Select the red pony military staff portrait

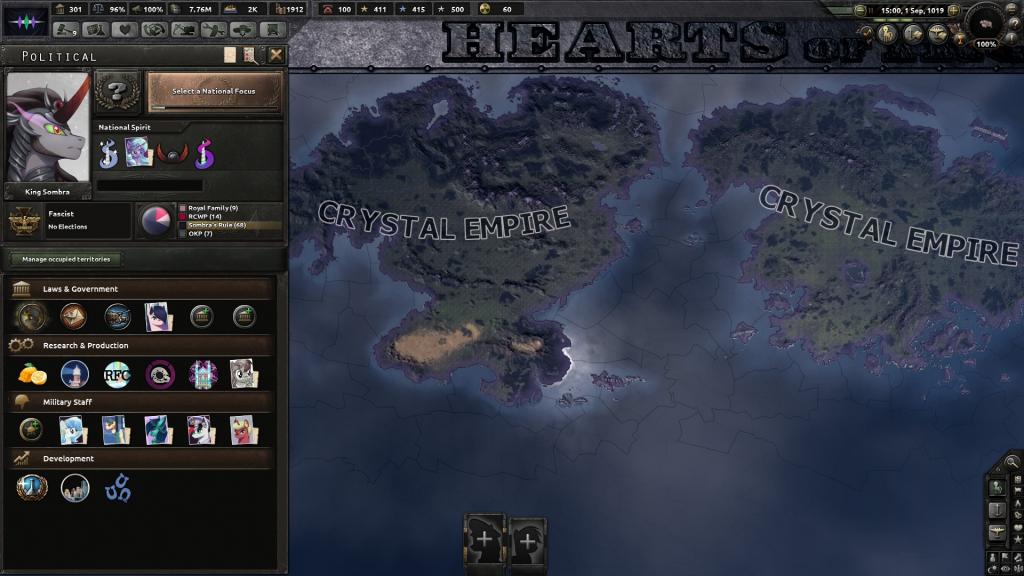click(245, 430)
